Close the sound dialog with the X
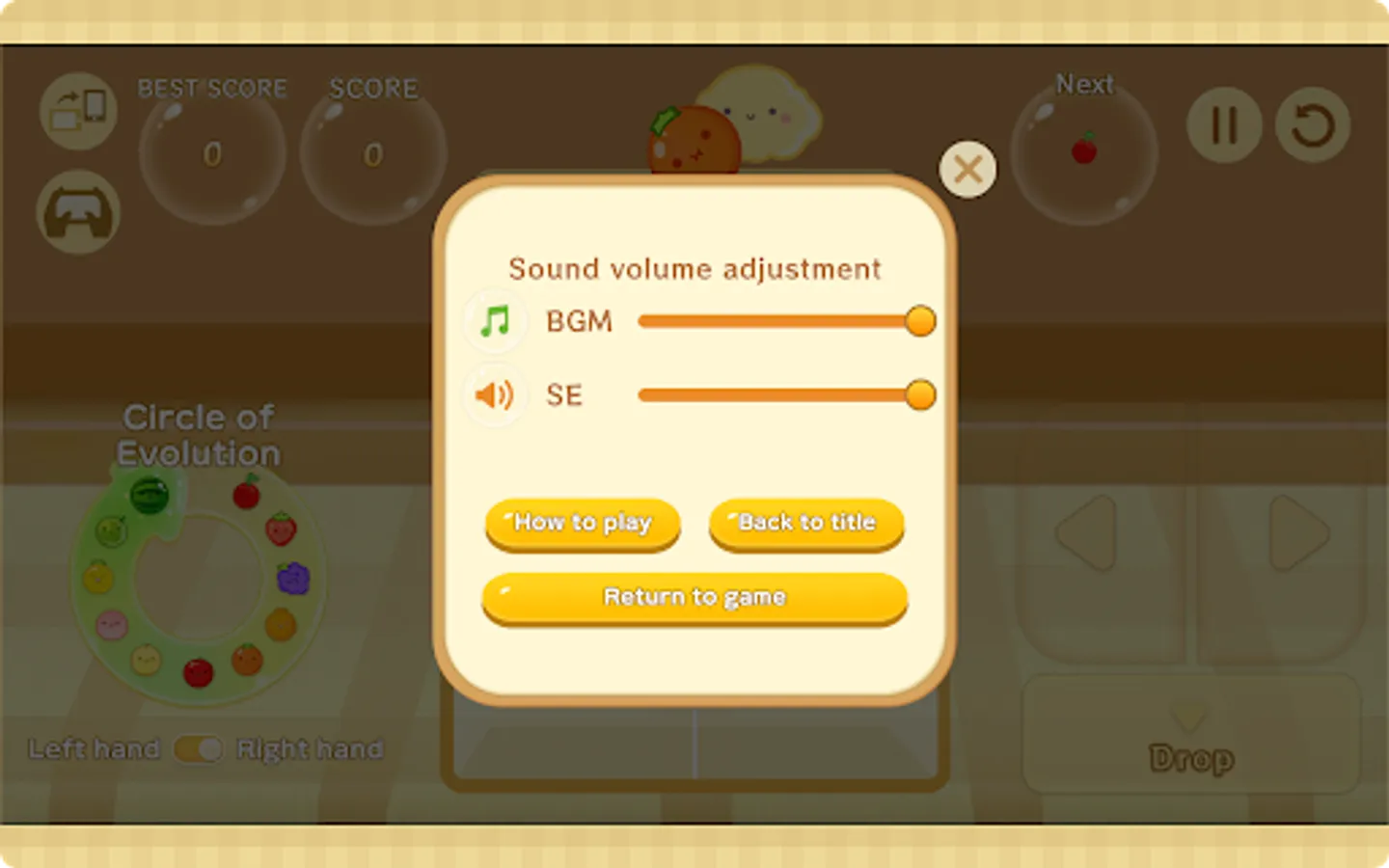Viewport: 1389px width, 868px height. (967, 169)
